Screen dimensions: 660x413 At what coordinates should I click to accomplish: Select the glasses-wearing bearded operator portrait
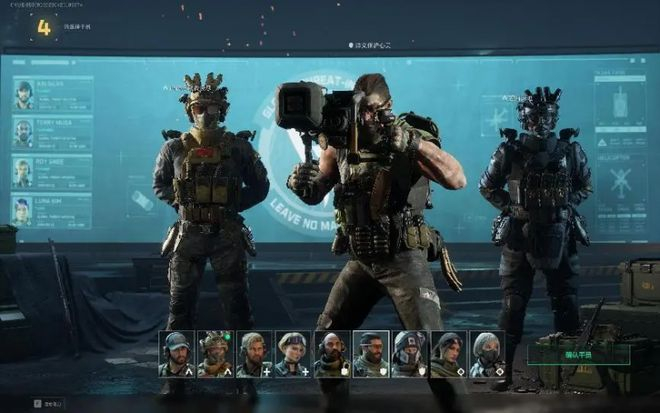click(x=370, y=353)
